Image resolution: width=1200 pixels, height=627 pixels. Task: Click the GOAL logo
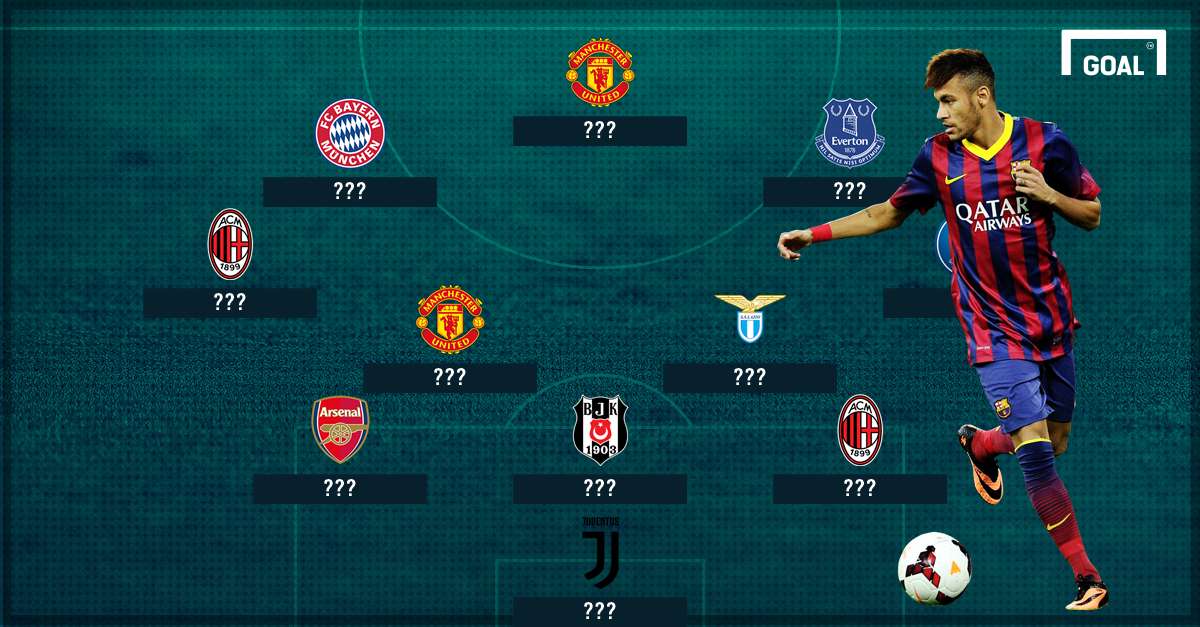1113,56
